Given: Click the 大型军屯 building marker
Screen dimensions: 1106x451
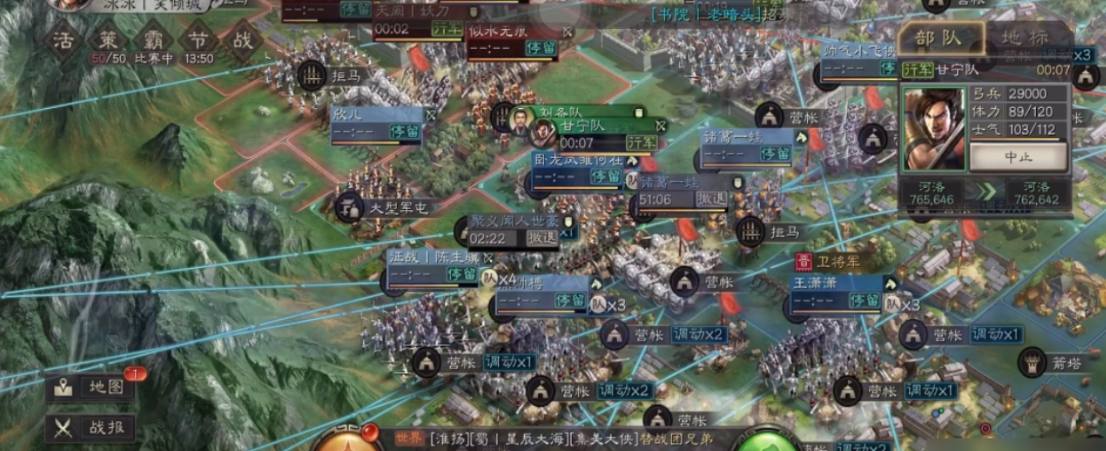Looking at the screenshot, I should point(383,208).
